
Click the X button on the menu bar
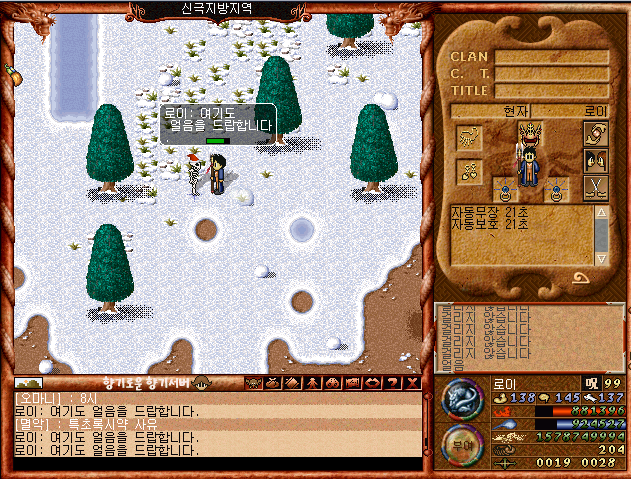coord(410,382)
